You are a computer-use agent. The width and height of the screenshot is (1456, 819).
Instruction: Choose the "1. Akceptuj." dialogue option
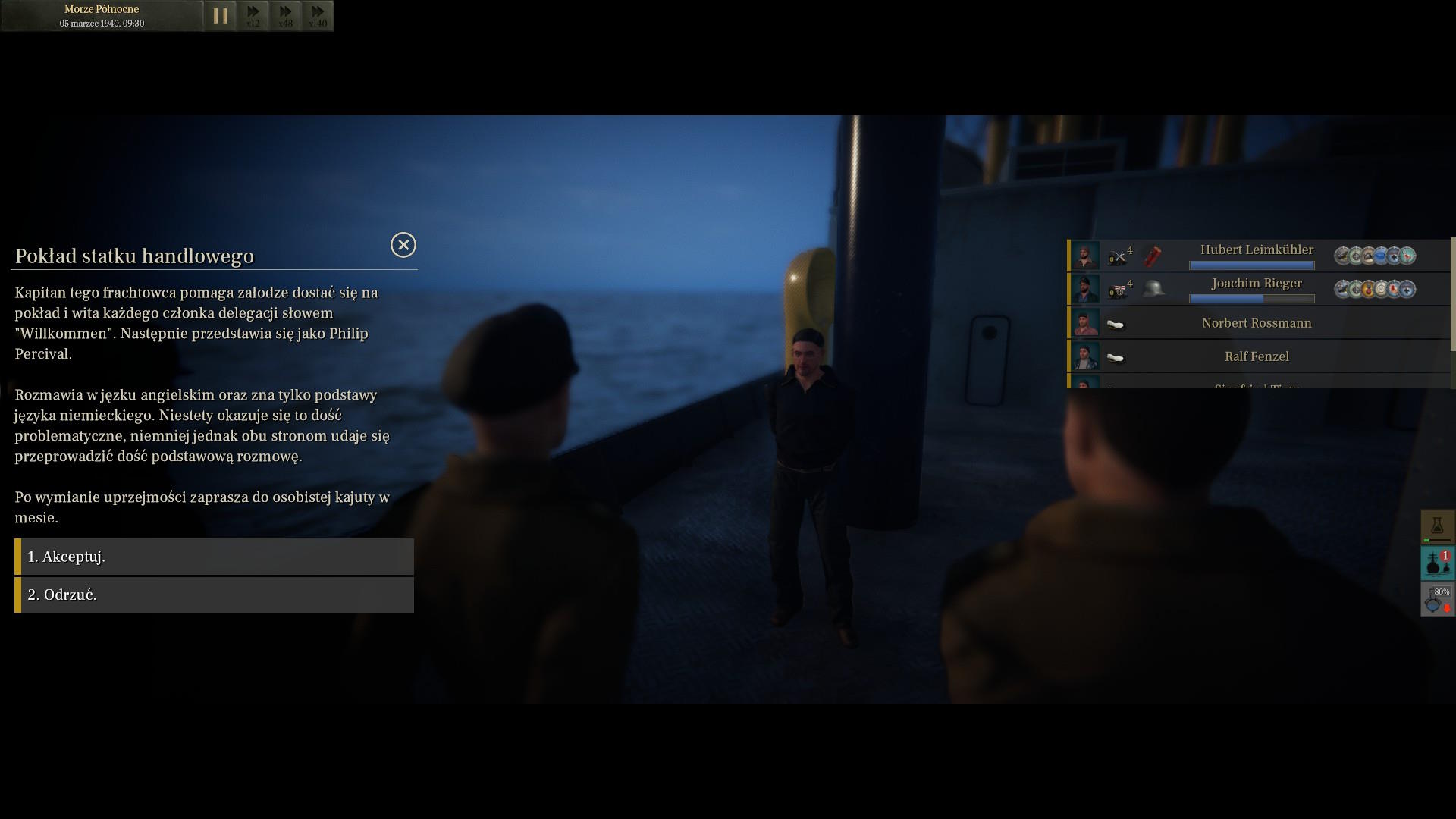click(214, 557)
